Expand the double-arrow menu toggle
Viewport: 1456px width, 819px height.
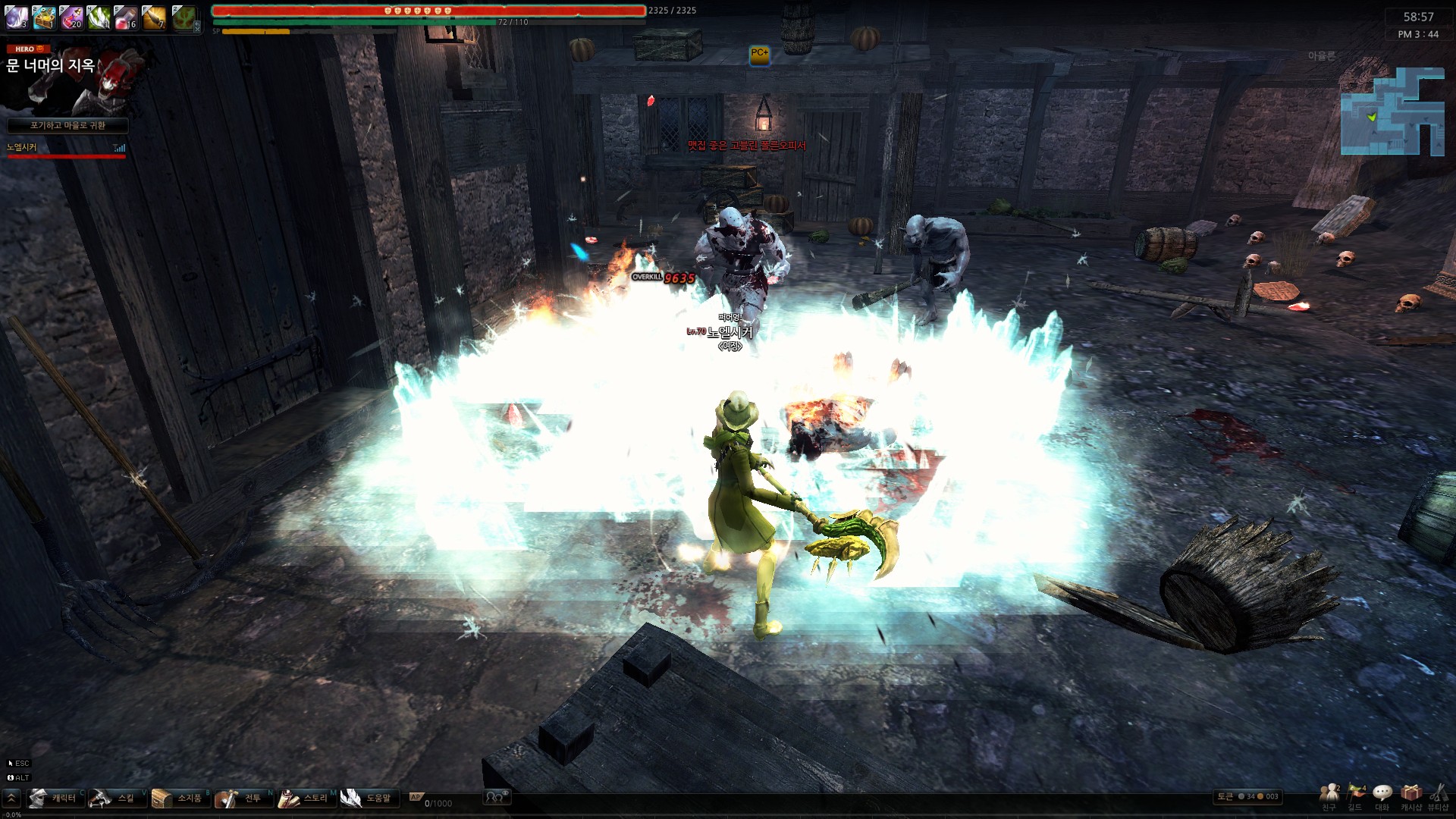pyautogui.click(x=11, y=798)
